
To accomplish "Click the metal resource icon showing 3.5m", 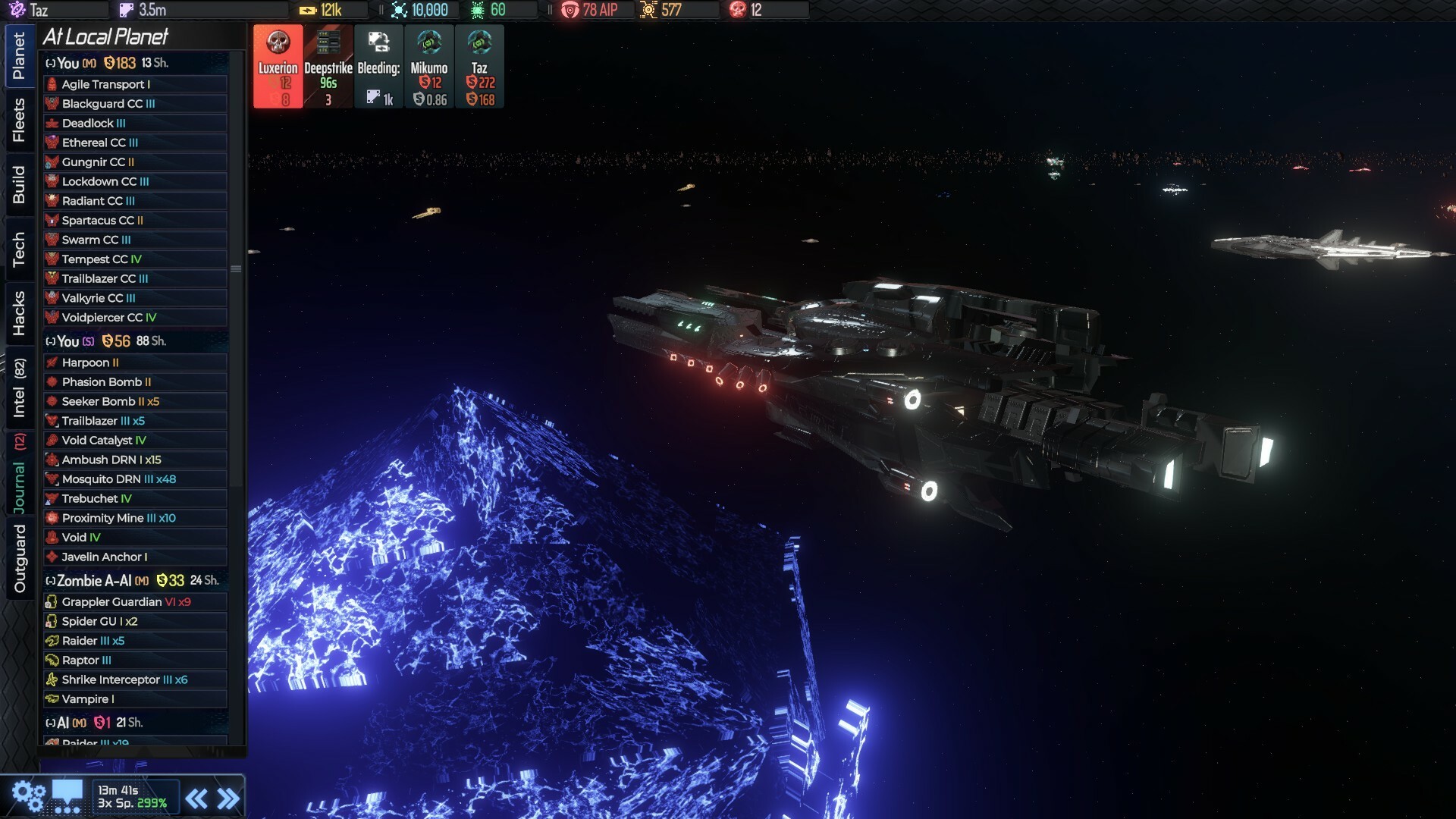I will pos(125,10).
